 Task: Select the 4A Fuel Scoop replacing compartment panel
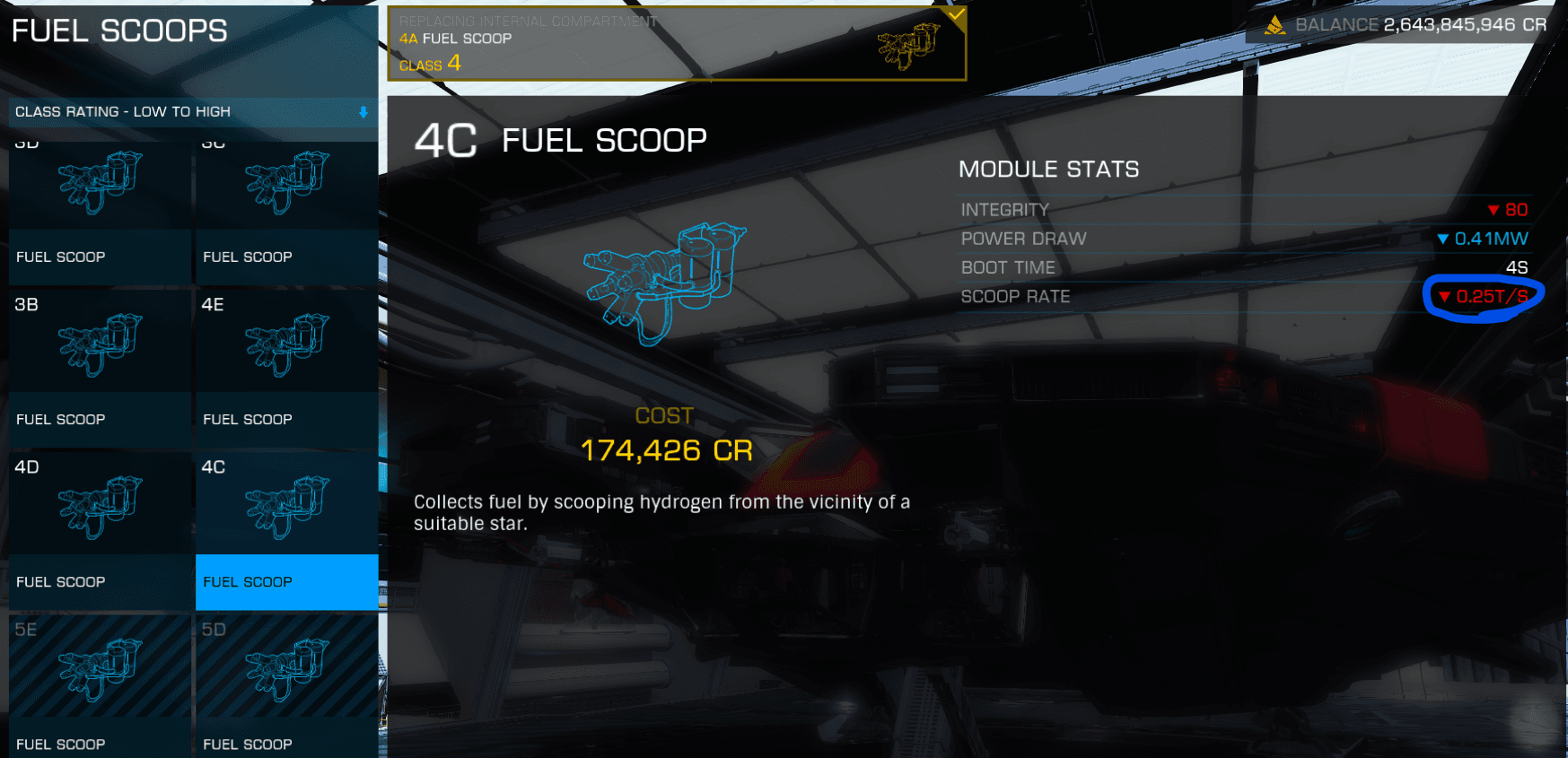tap(676, 43)
